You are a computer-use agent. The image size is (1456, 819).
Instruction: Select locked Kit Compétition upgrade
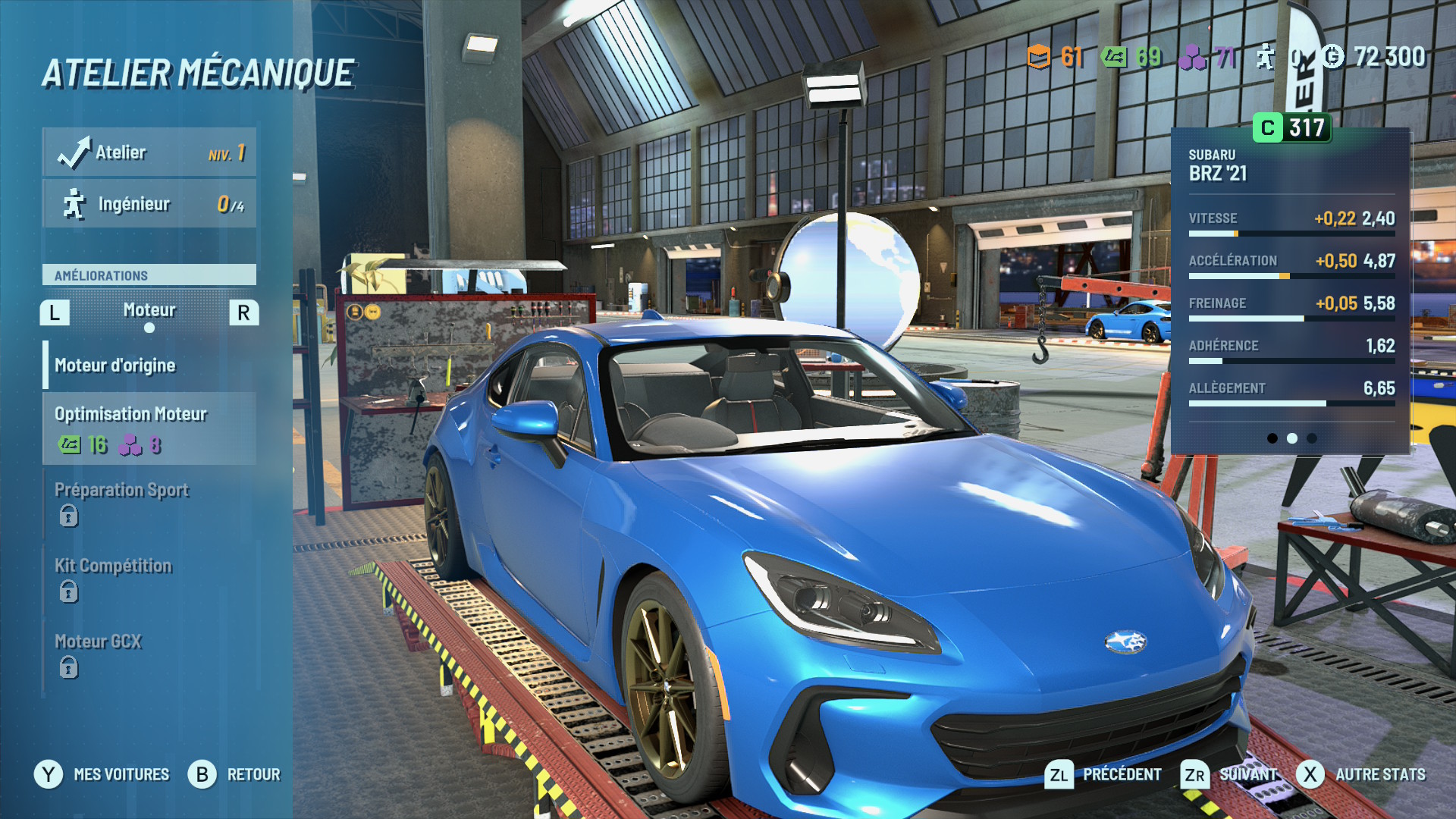point(149,579)
